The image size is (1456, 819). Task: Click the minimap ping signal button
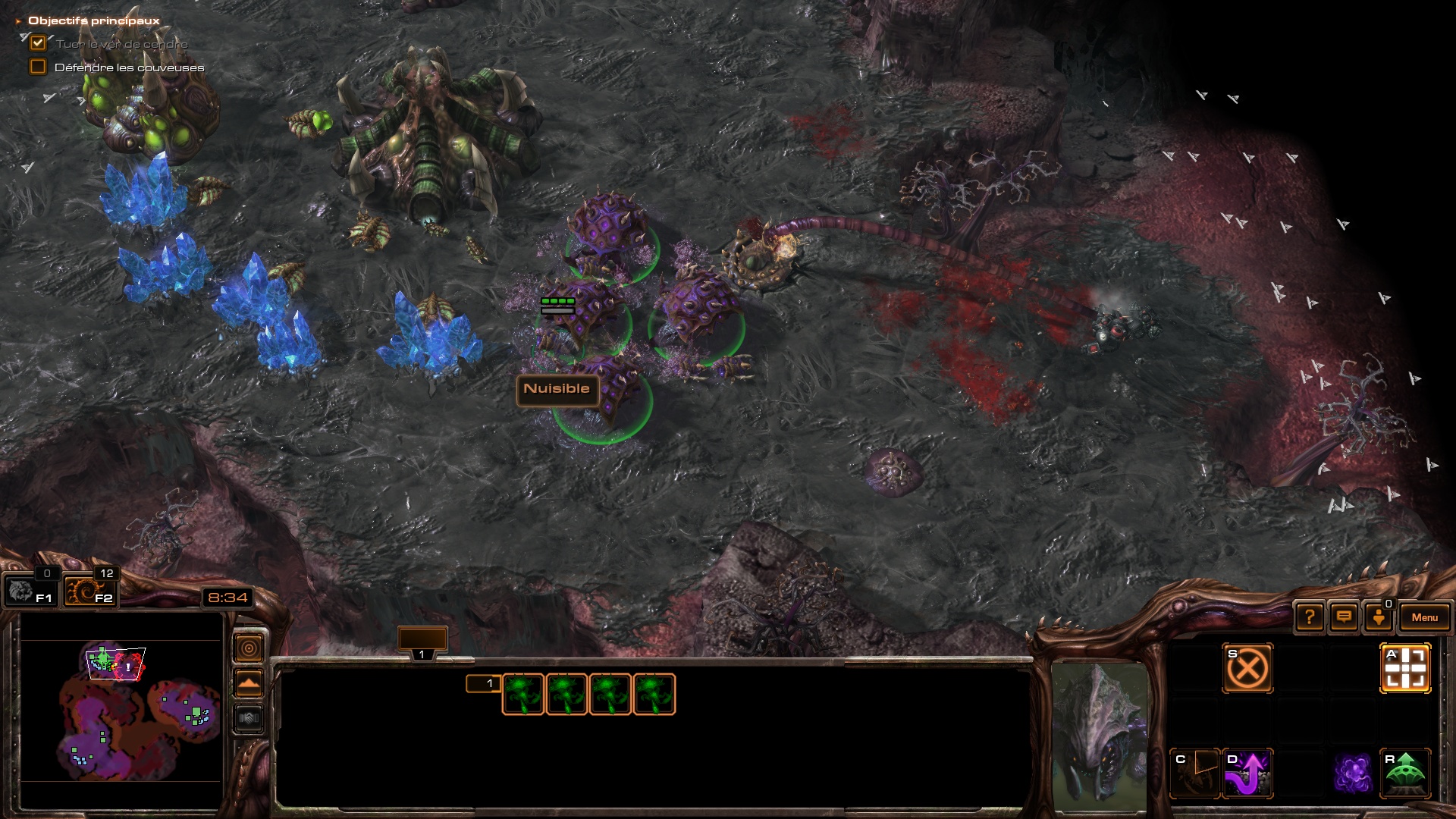249,648
